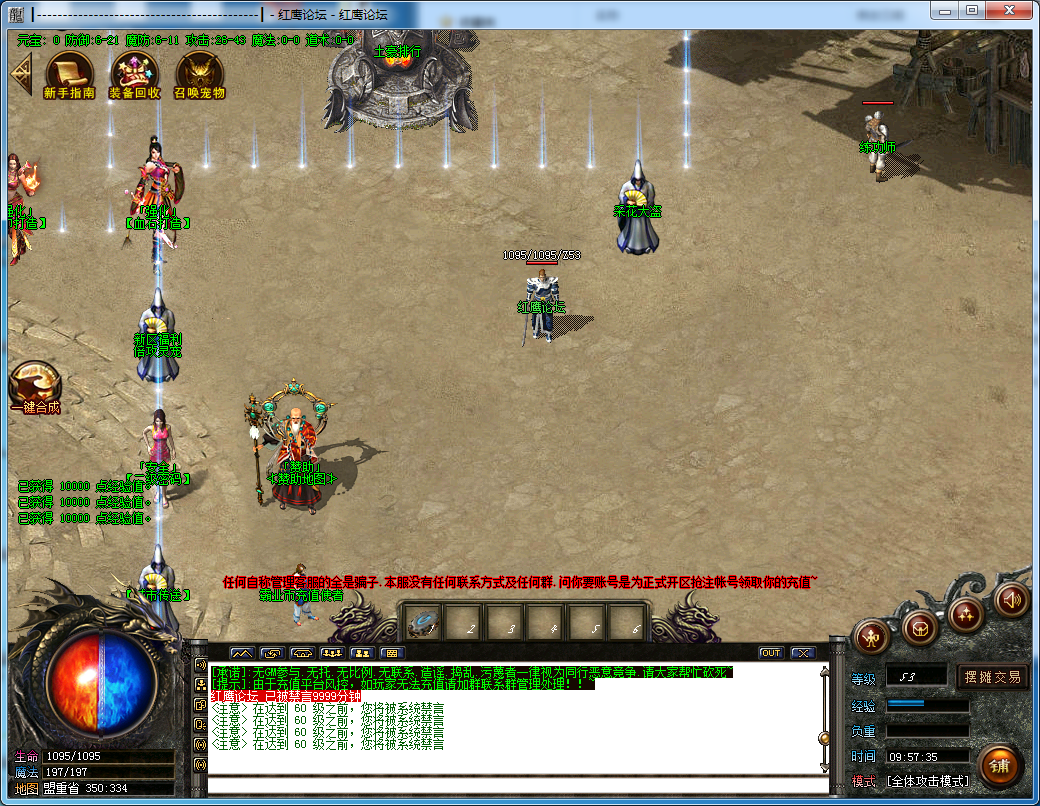Collapse the top icon bar with the triangle arrow
Image resolution: width=1040 pixels, height=806 pixels.
pyautogui.click(x=20, y=72)
